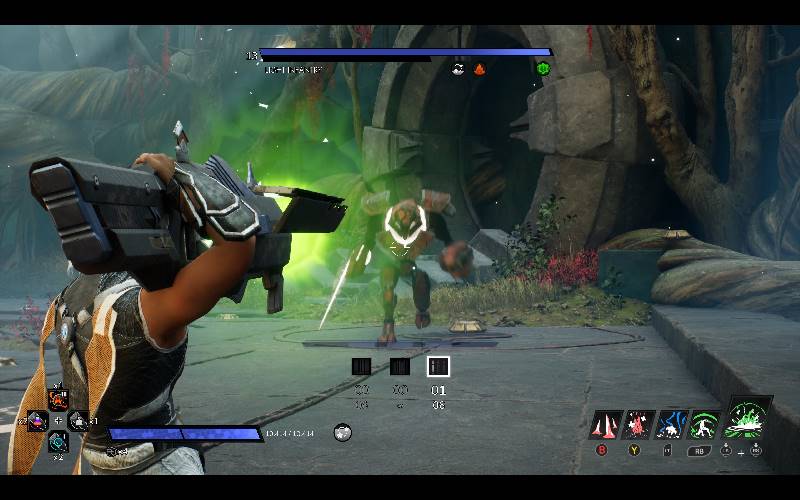Activate the green dash figure ability
The width and height of the screenshot is (800, 500).
pos(704,425)
